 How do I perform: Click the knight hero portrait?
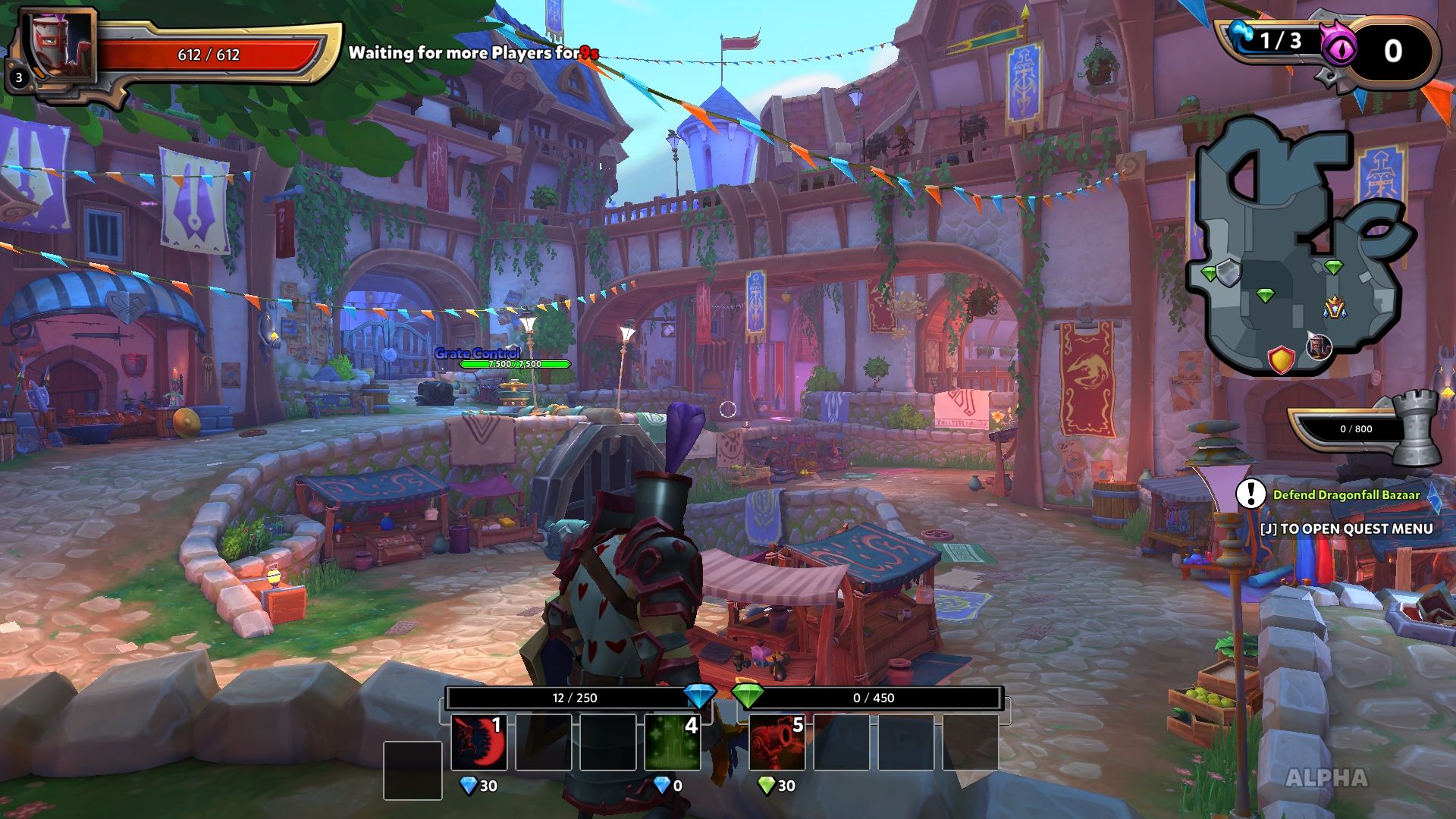(59, 47)
